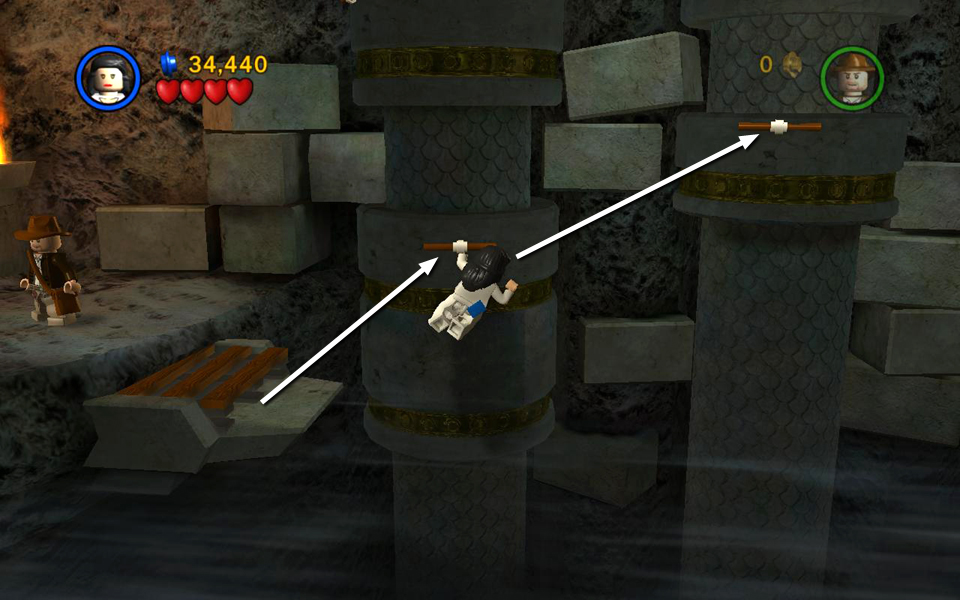Click player two's green-ringed Indiana Jones portrait

[x=852, y=78]
